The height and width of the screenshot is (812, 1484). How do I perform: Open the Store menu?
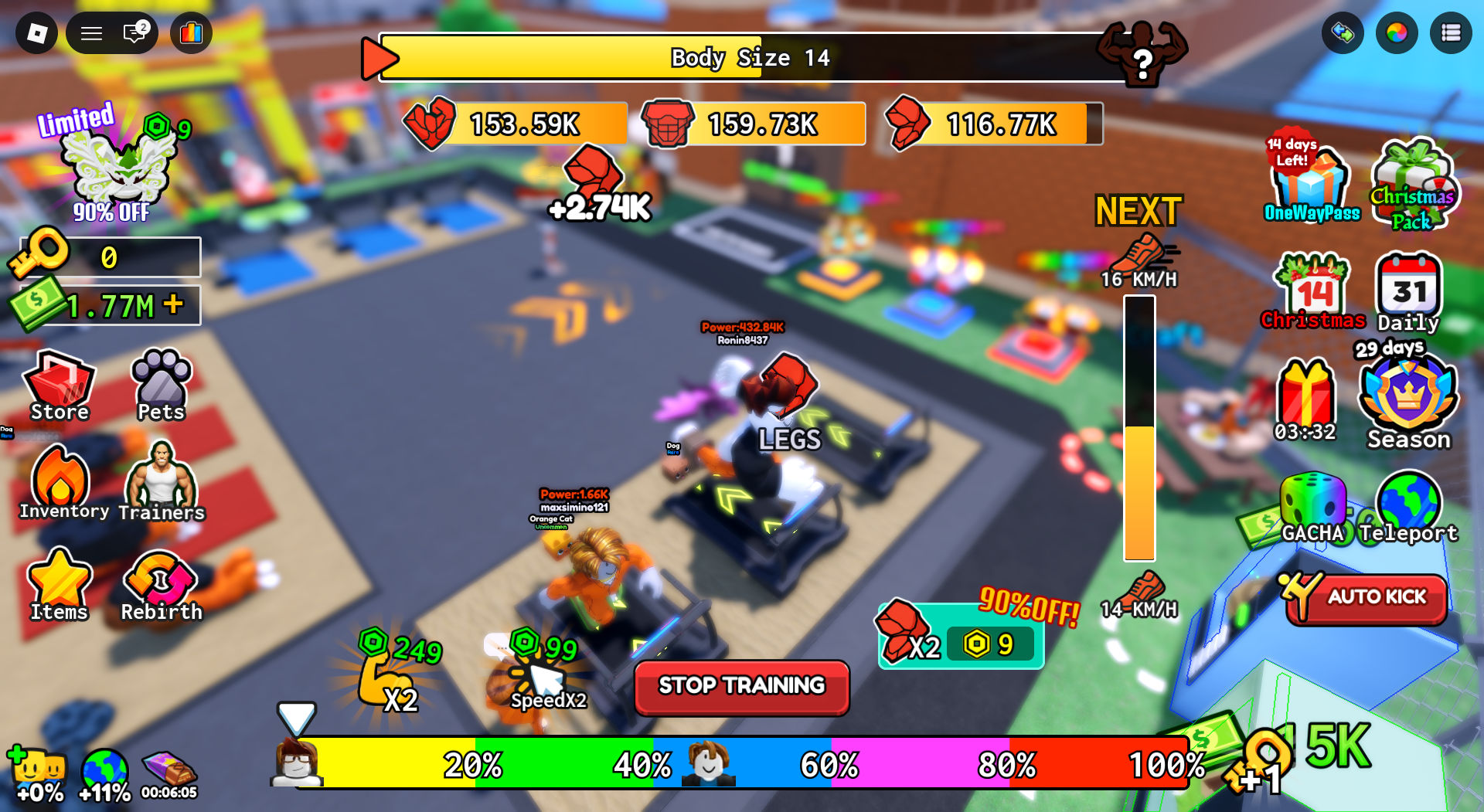click(x=60, y=385)
